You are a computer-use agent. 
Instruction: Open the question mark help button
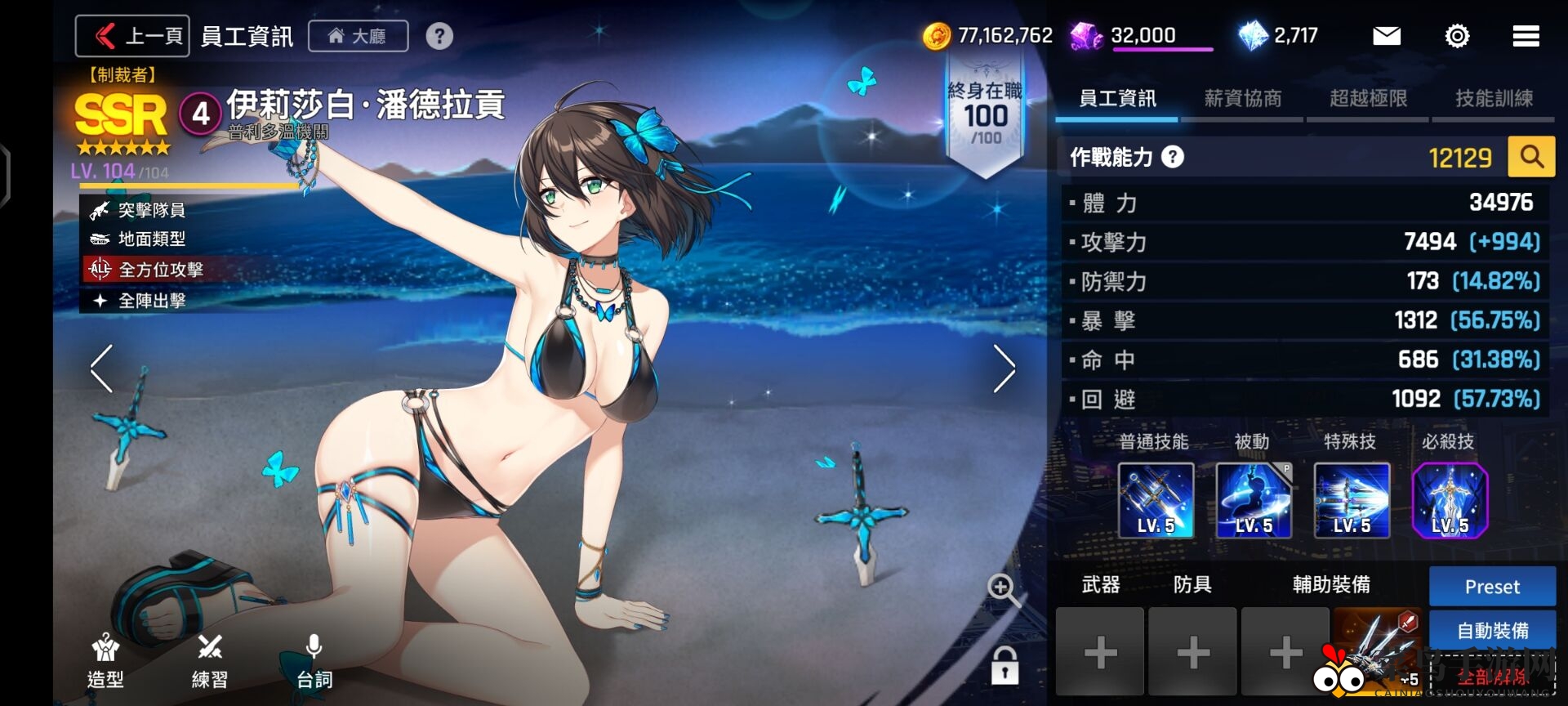[439, 36]
